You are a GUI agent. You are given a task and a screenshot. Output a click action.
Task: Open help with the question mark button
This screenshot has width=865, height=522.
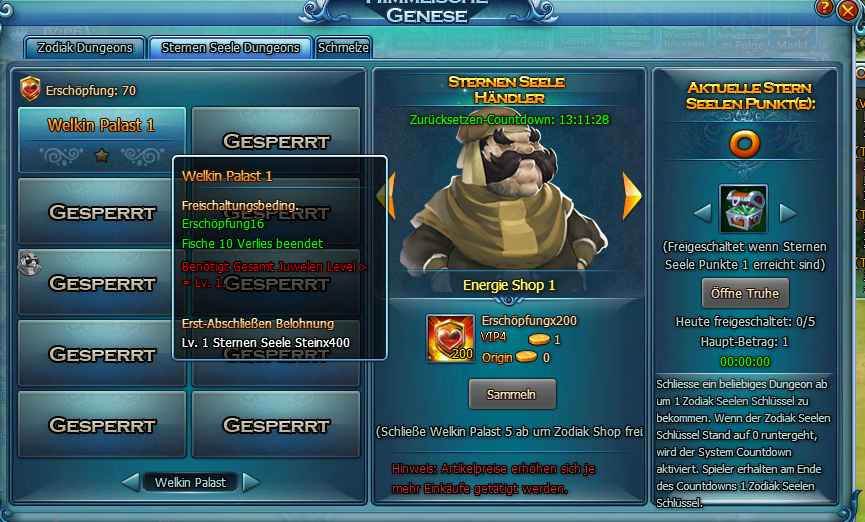(824, 7)
